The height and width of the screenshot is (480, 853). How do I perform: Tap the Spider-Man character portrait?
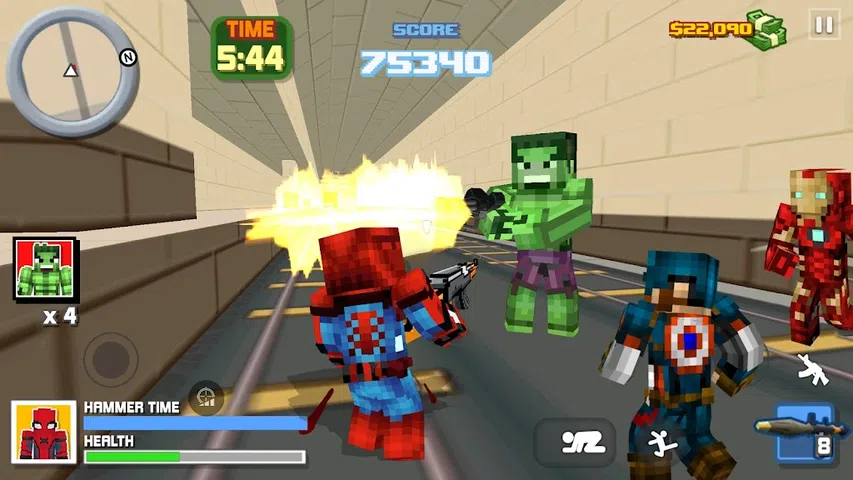(x=44, y=432)
